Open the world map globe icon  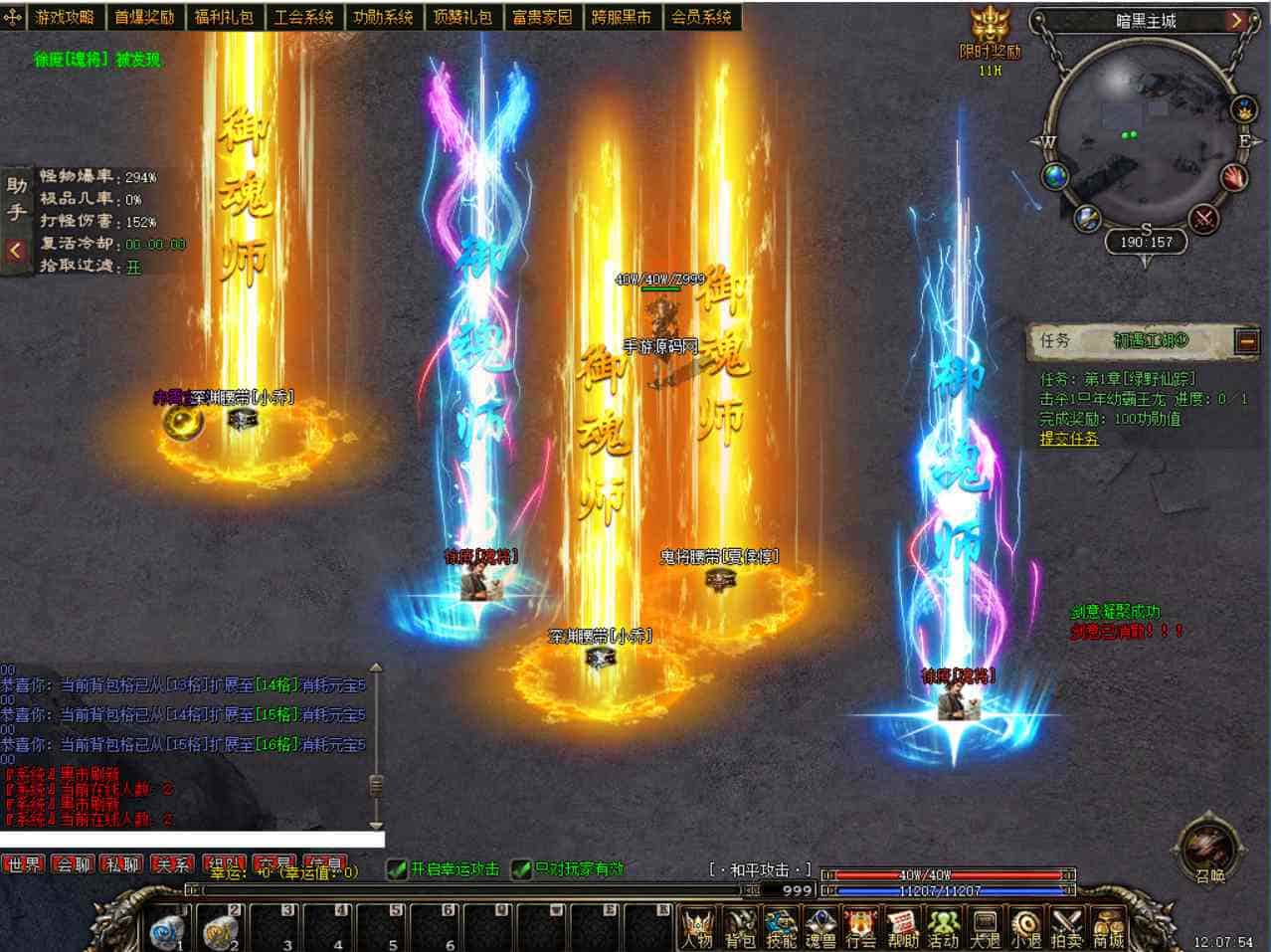coord(1056,177)
